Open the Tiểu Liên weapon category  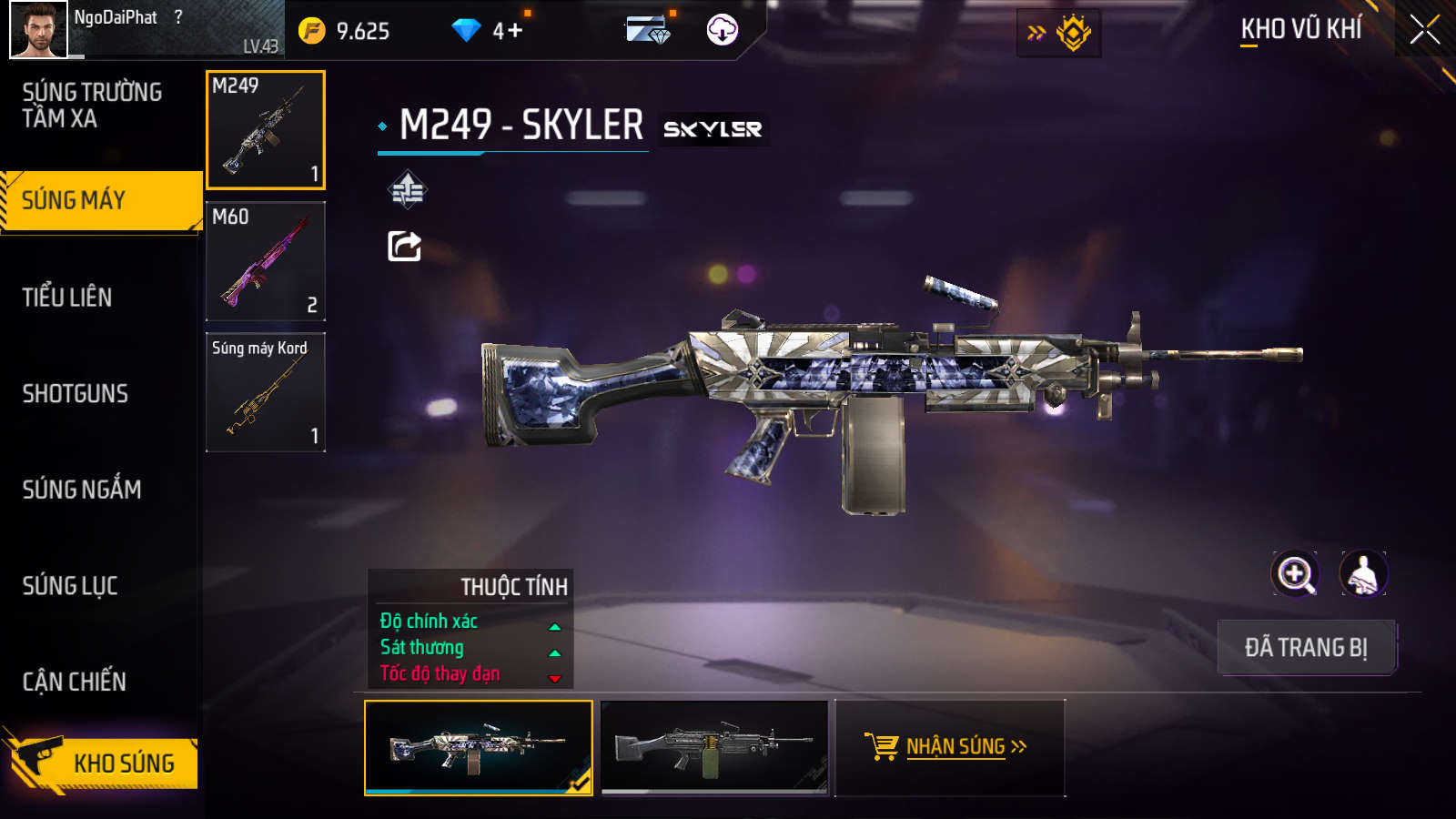pos(67,298)
